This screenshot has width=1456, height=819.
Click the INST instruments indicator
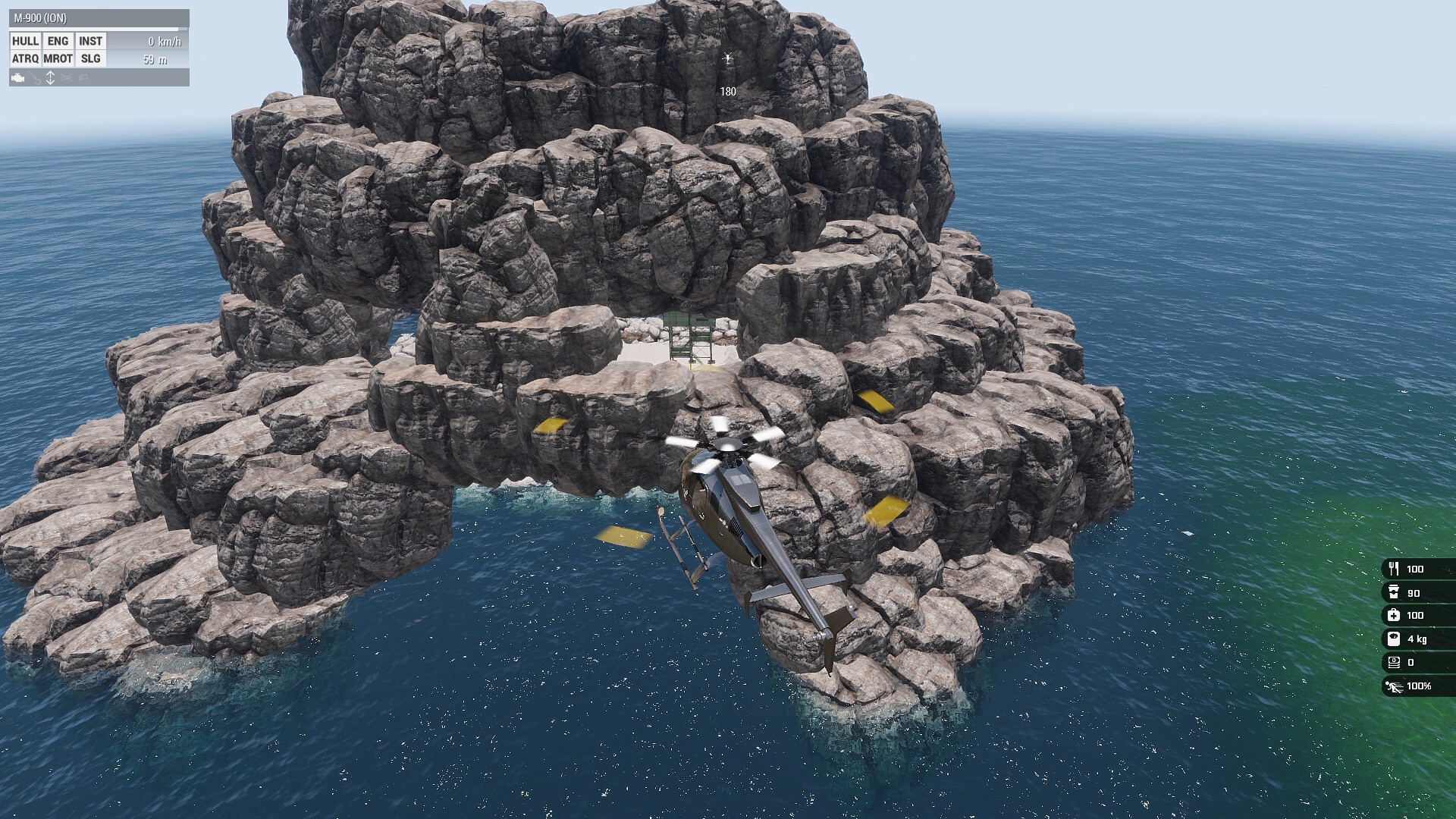[x=90, y=41]
